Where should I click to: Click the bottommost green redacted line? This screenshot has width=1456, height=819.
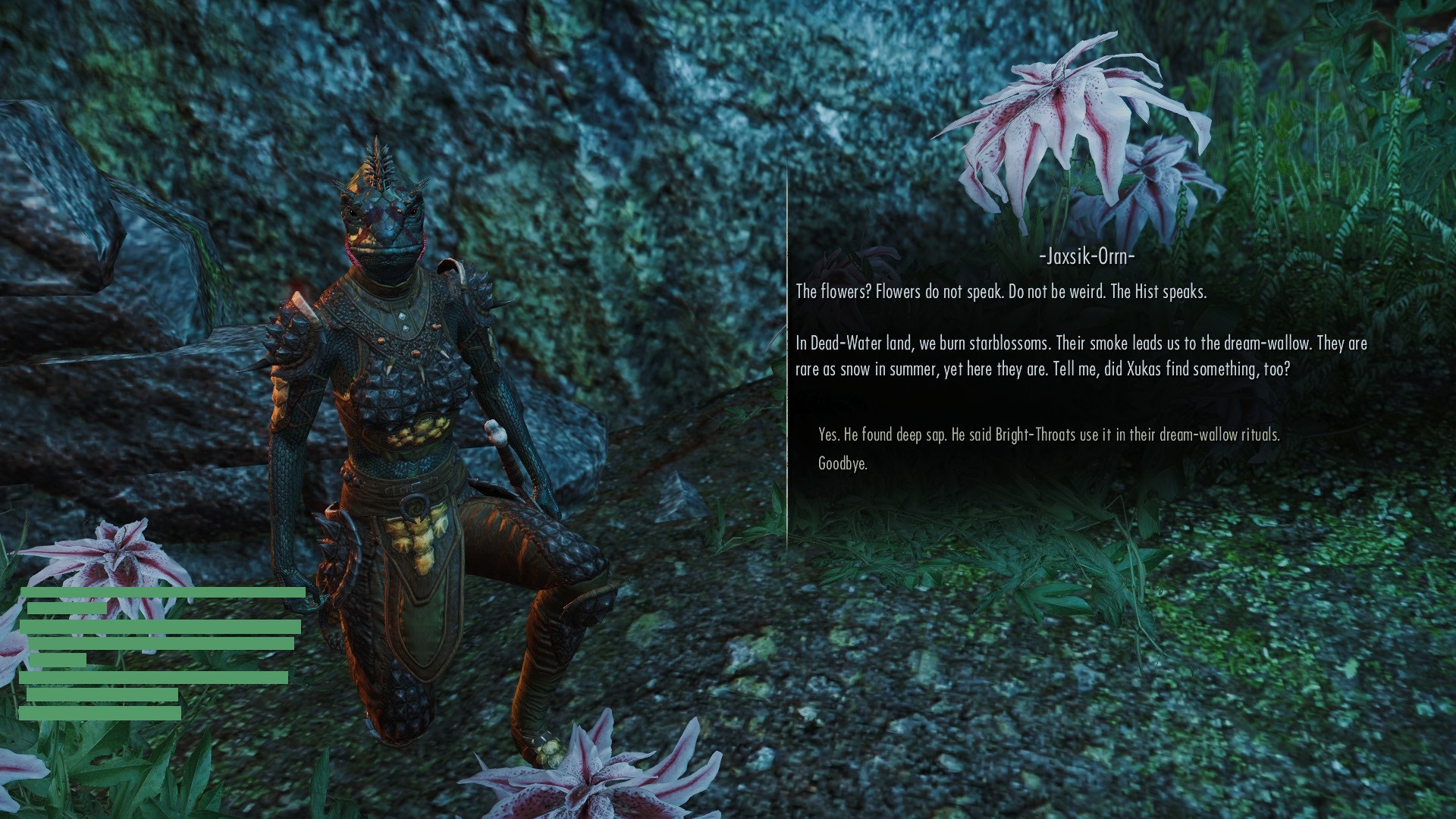(x=99, y=714)
